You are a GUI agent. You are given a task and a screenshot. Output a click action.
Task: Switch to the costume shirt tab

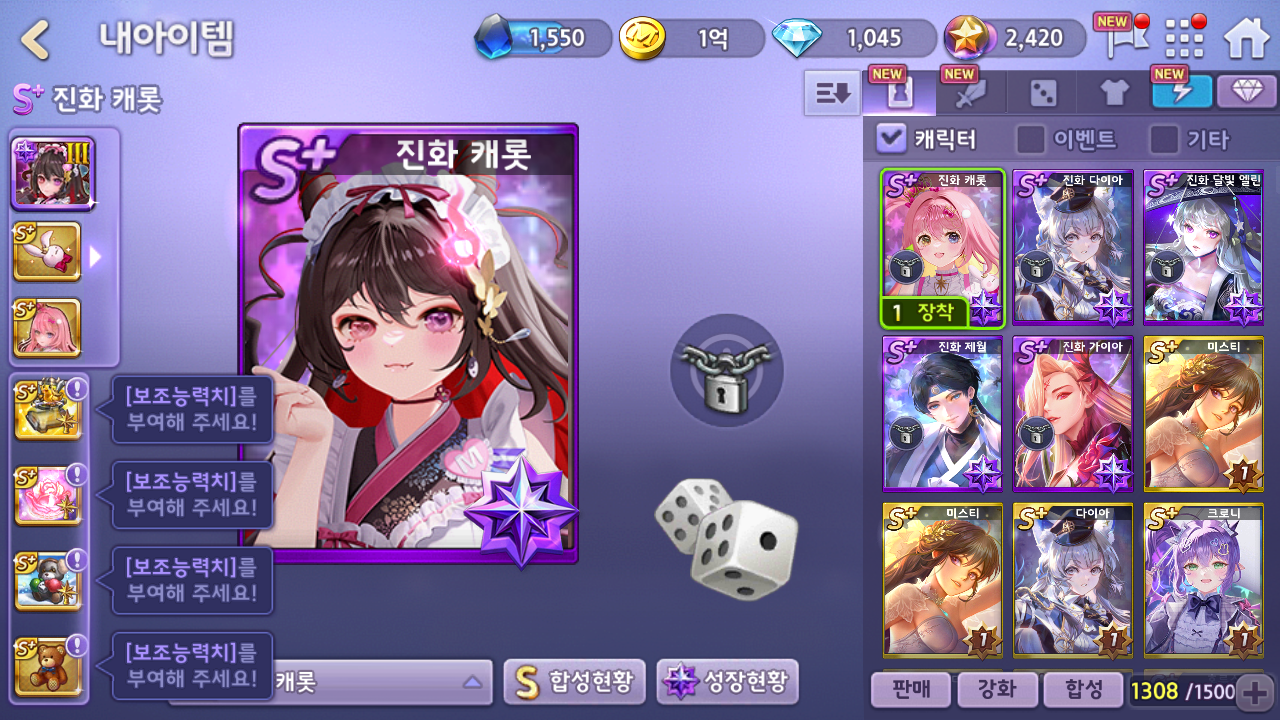point(1114,94)
